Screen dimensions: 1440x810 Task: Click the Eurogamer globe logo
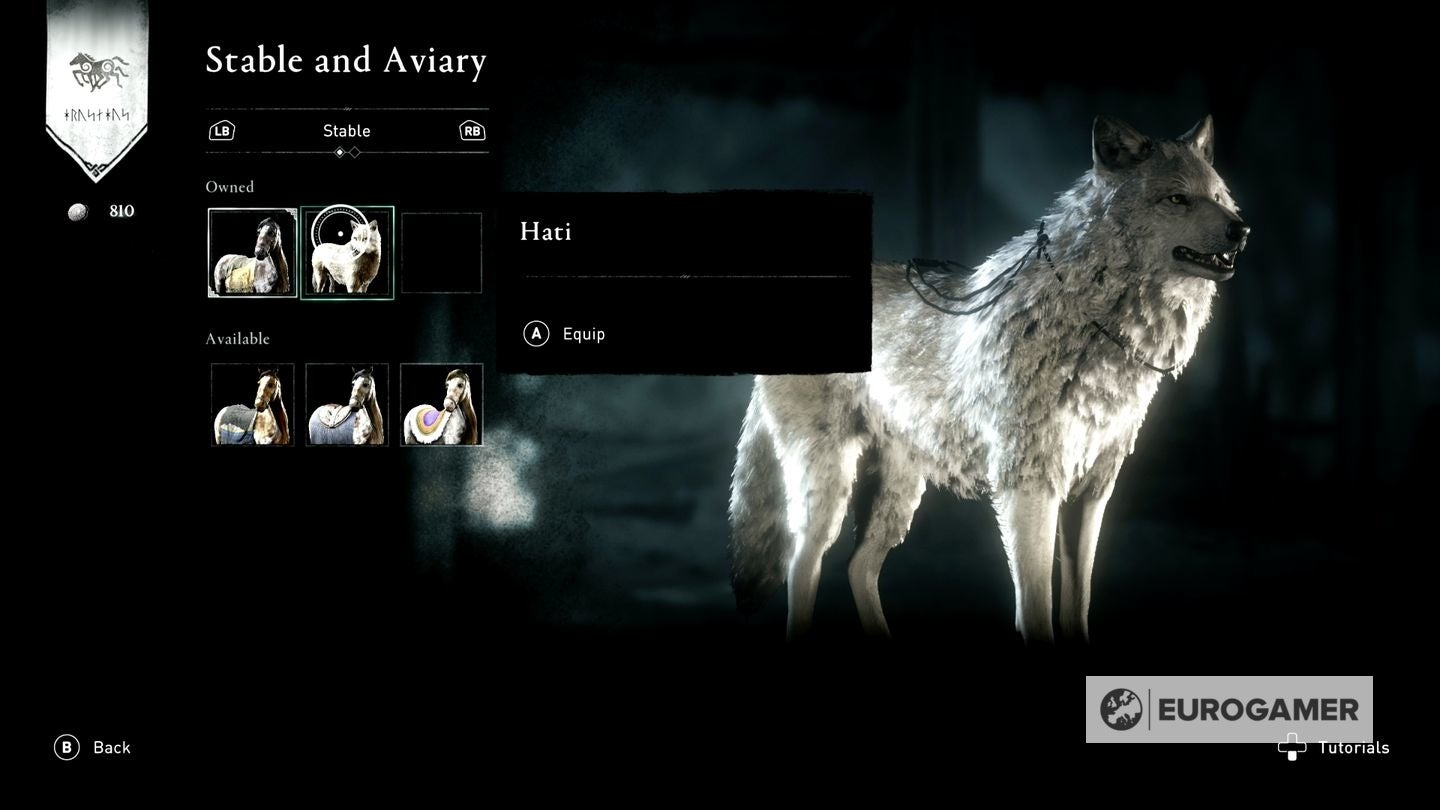pyautogui.click(x=1123, y=709)
